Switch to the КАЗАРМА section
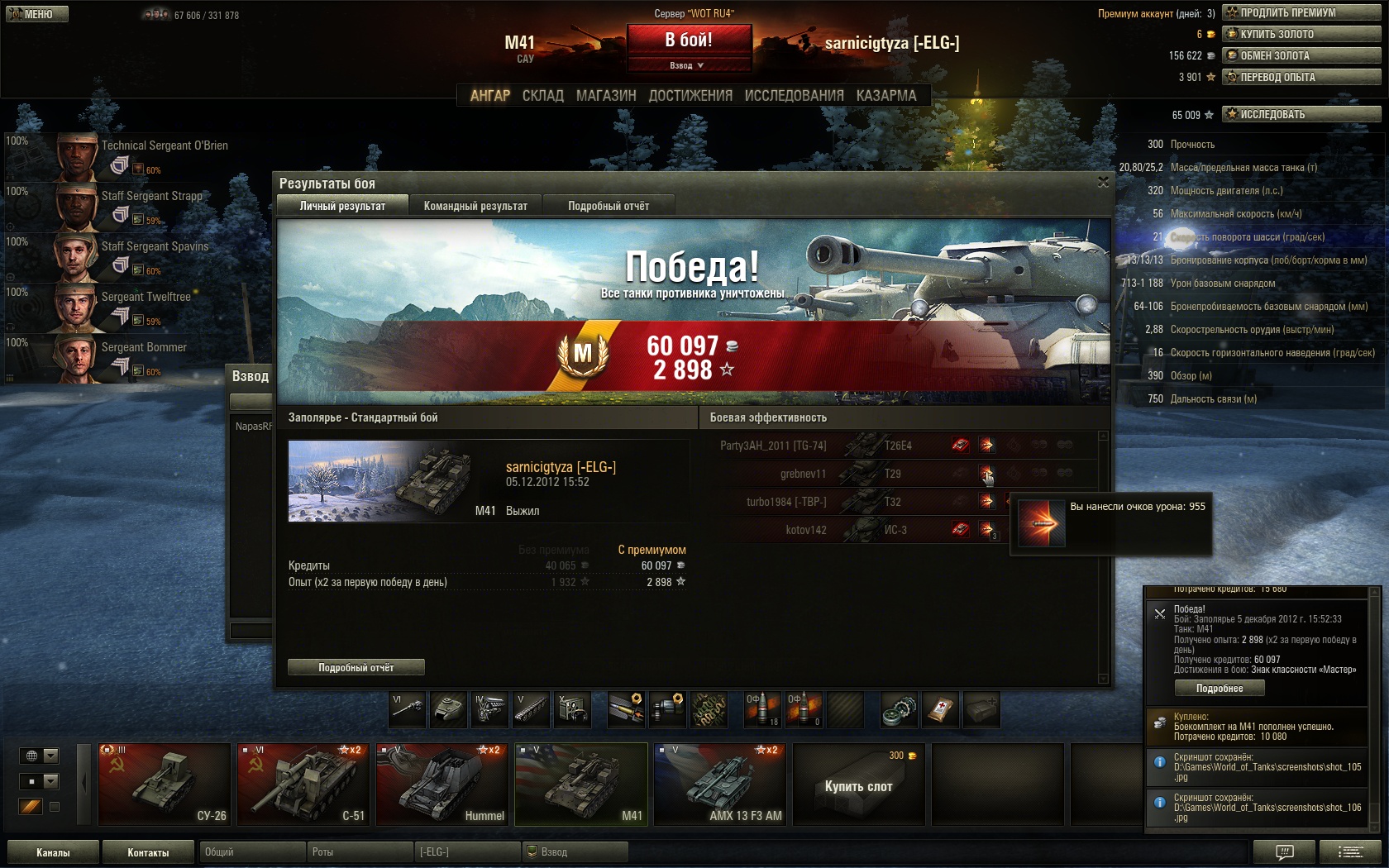Image resolution: width=1389 pixels, height=868 pixels. coord(886,96)
